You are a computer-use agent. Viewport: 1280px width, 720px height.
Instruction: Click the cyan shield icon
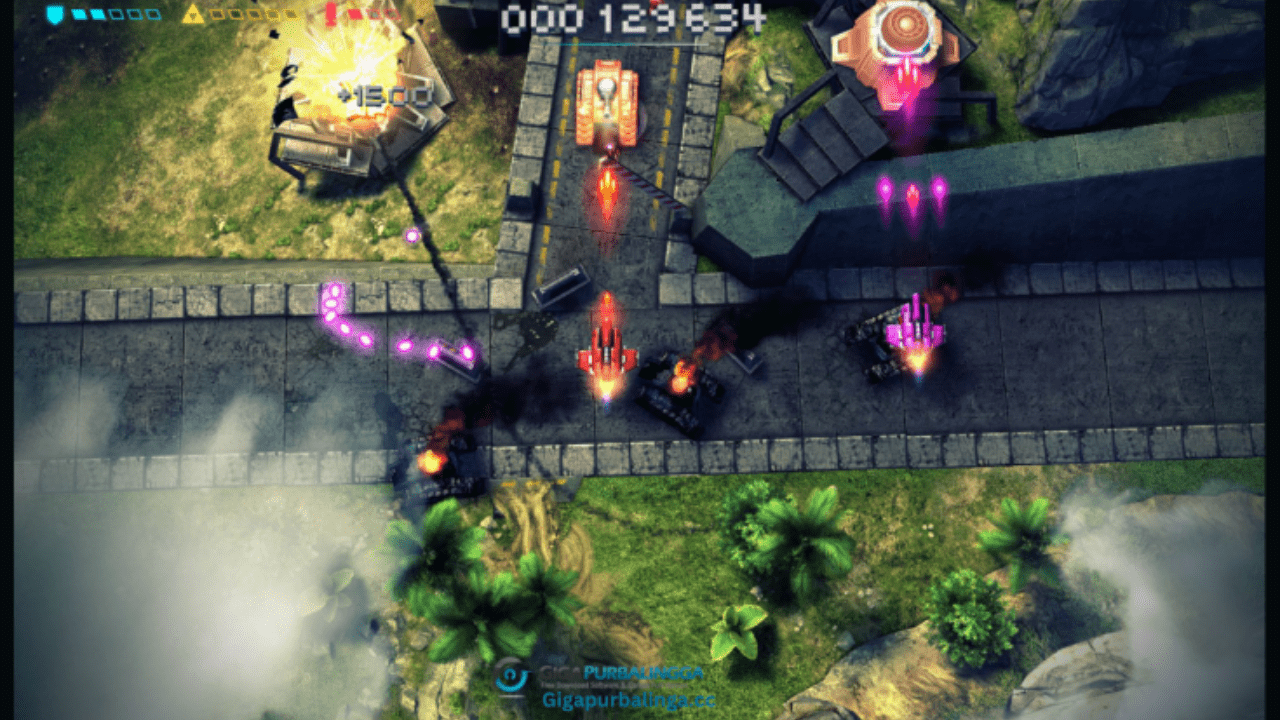click(x=55, y=14)
